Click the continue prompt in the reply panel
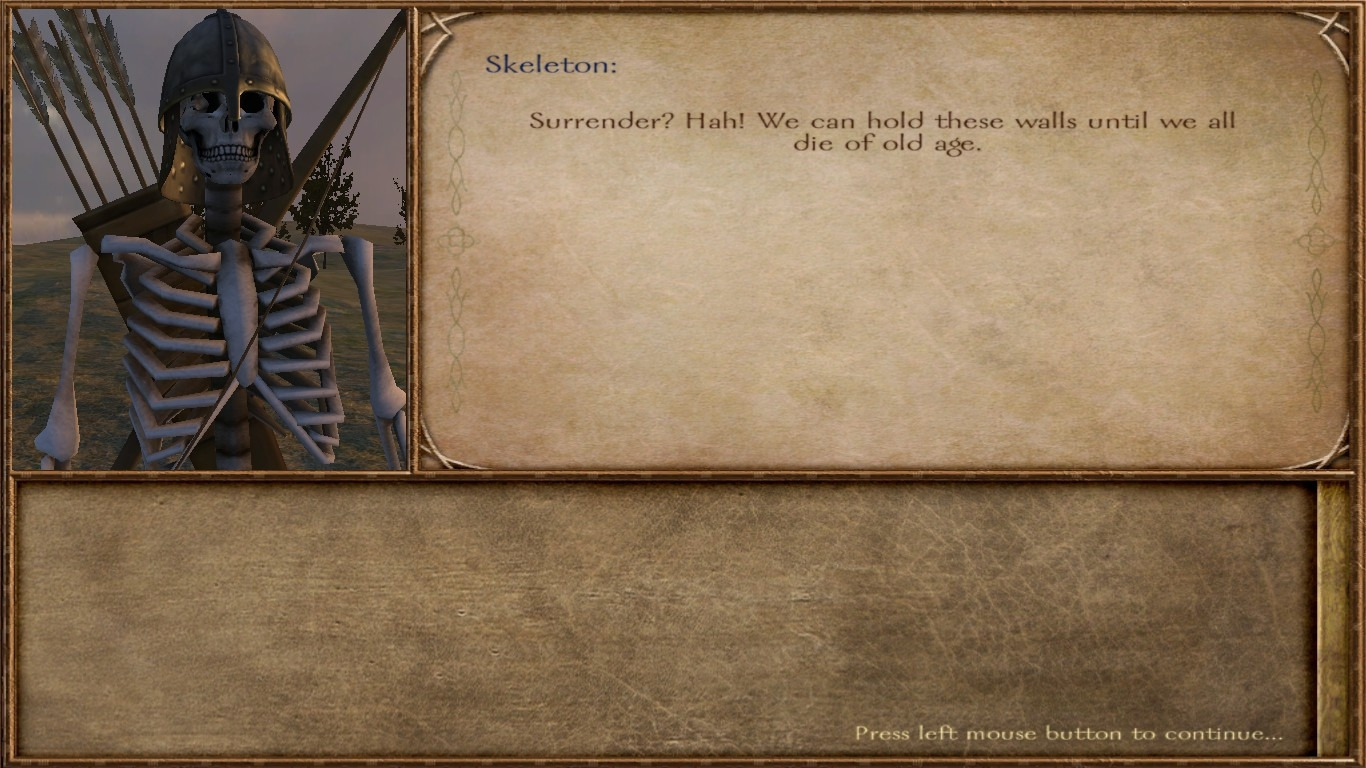The image size is (1366, 768). click(1067, 733)
